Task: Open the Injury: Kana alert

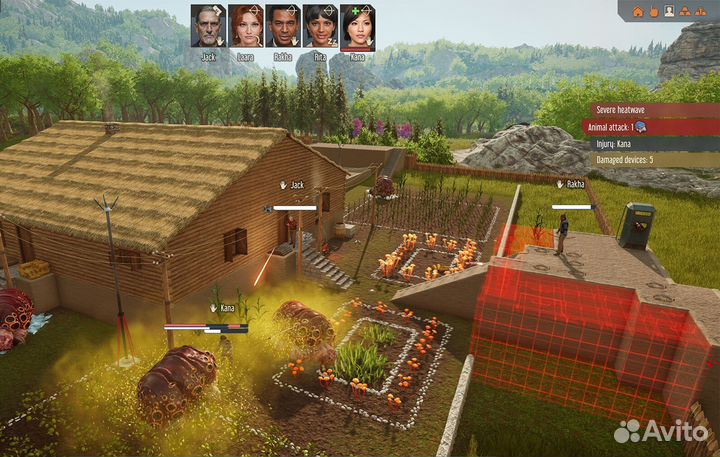Action: [x=649, y=143]
